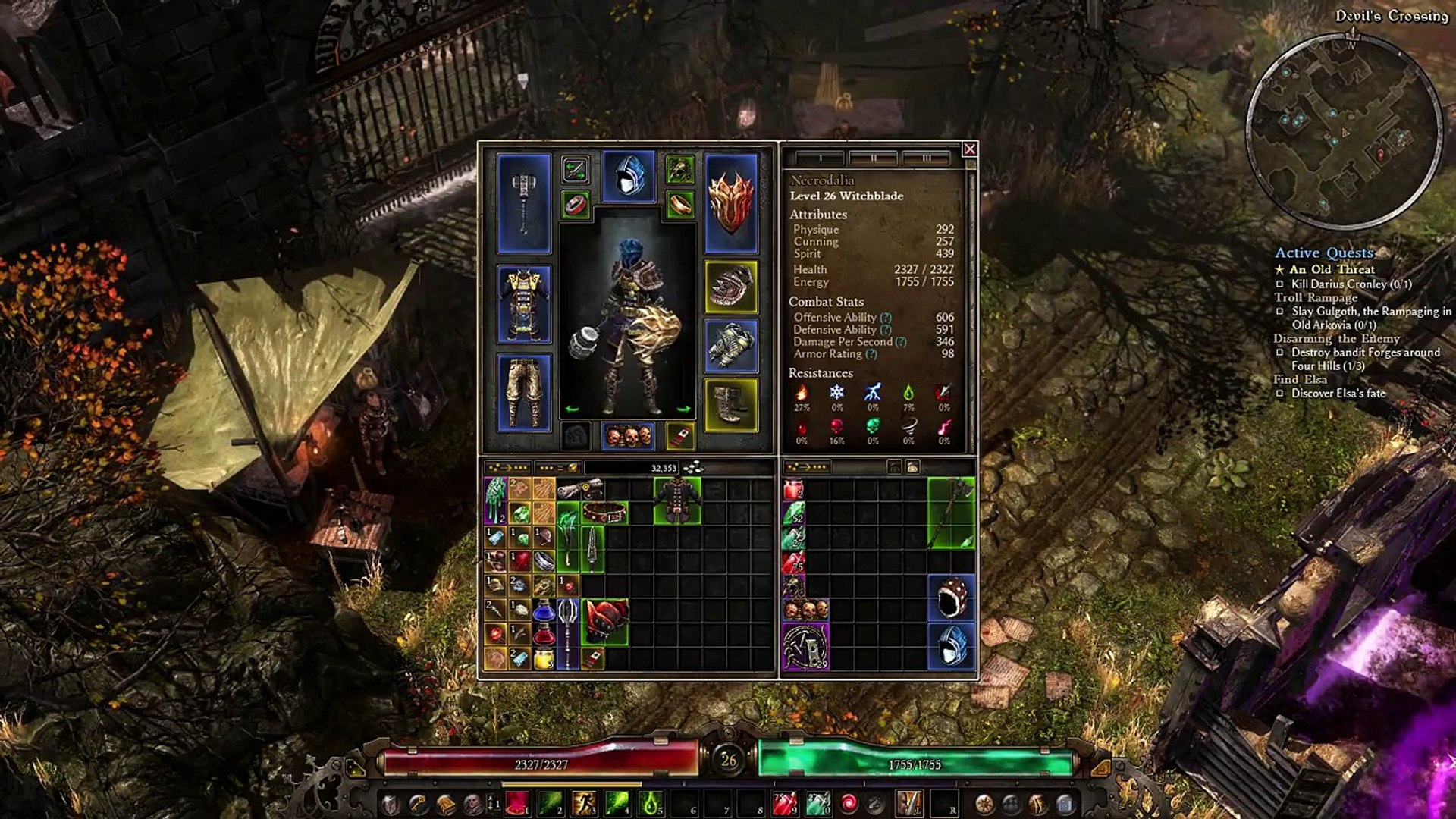Click the flaming shield off-hand slot
Screen dimensions: 1456x819
(731, 203)
